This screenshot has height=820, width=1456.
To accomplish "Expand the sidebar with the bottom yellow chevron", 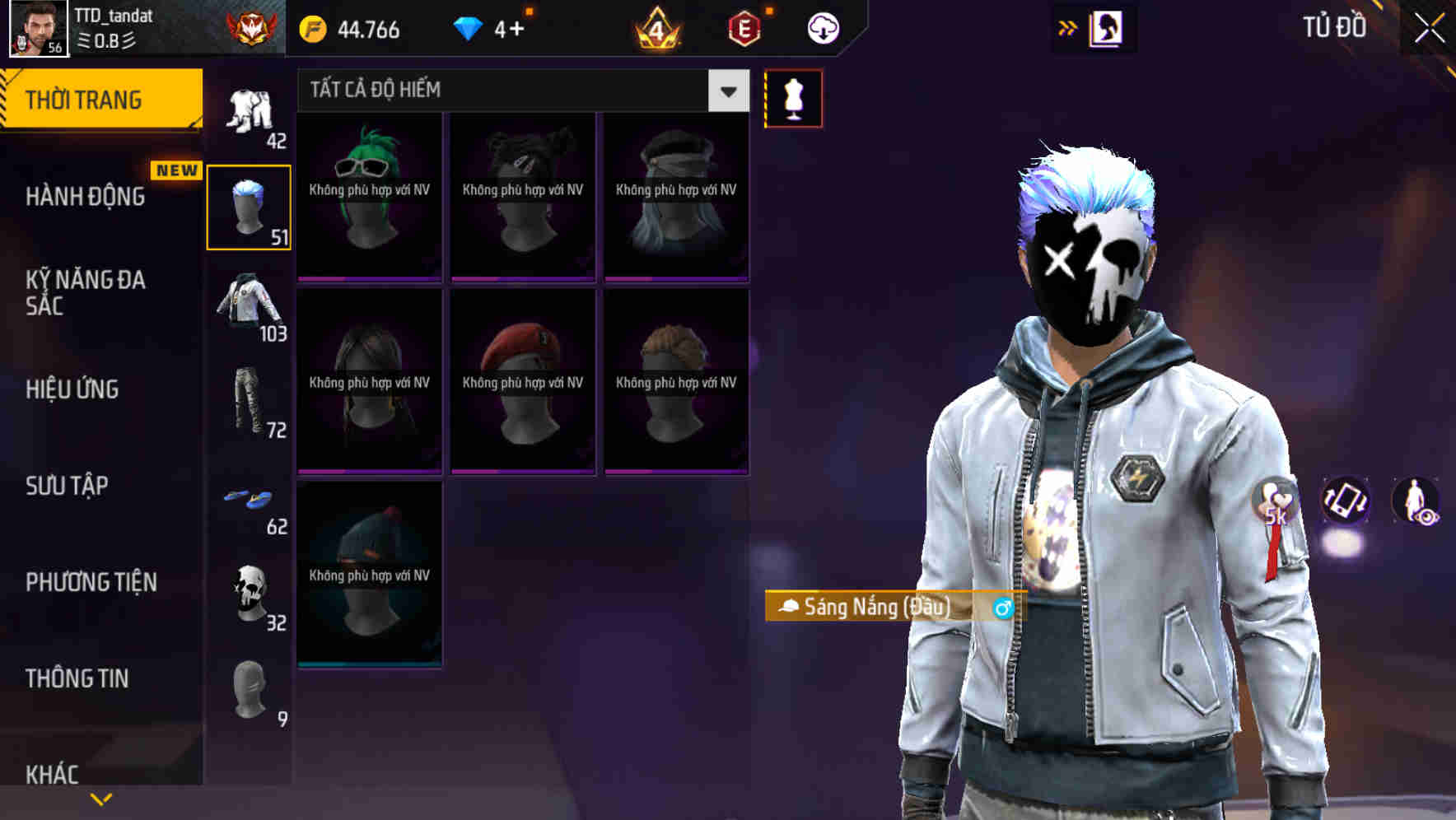I will 101,797.
